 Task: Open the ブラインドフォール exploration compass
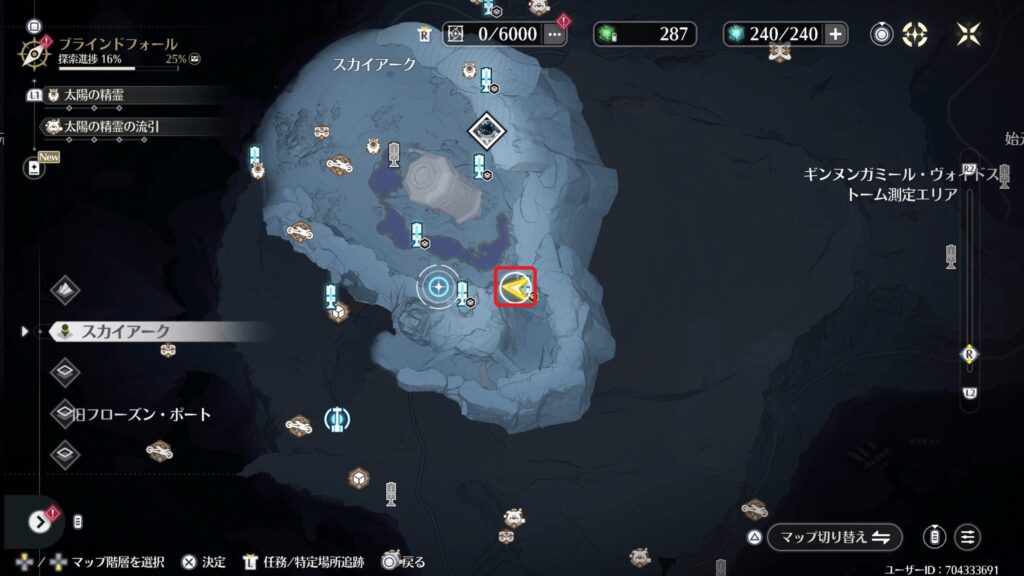click(34, 50)
